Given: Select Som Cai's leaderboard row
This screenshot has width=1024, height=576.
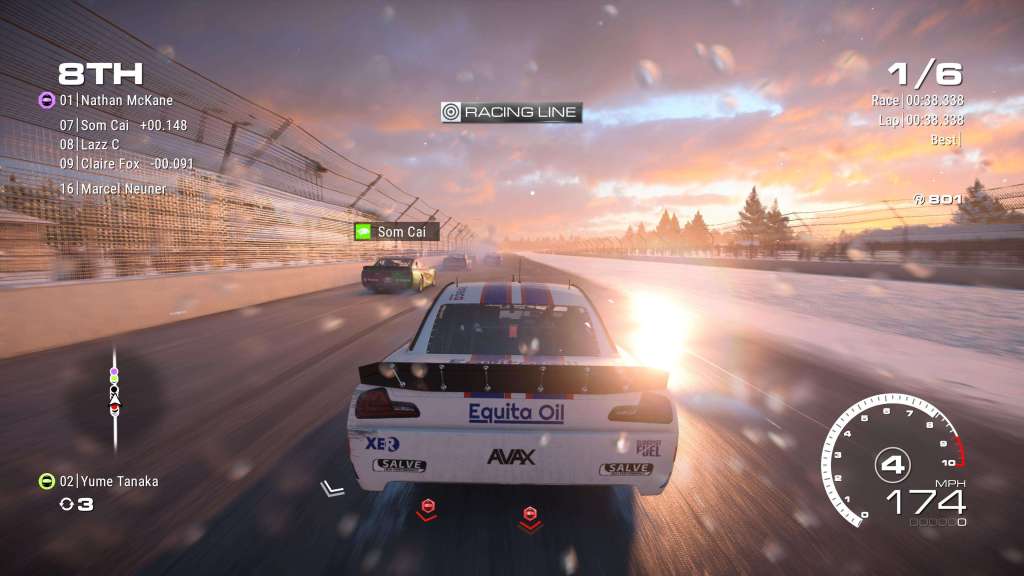Looking at the screenshot, I should [122, 125].
